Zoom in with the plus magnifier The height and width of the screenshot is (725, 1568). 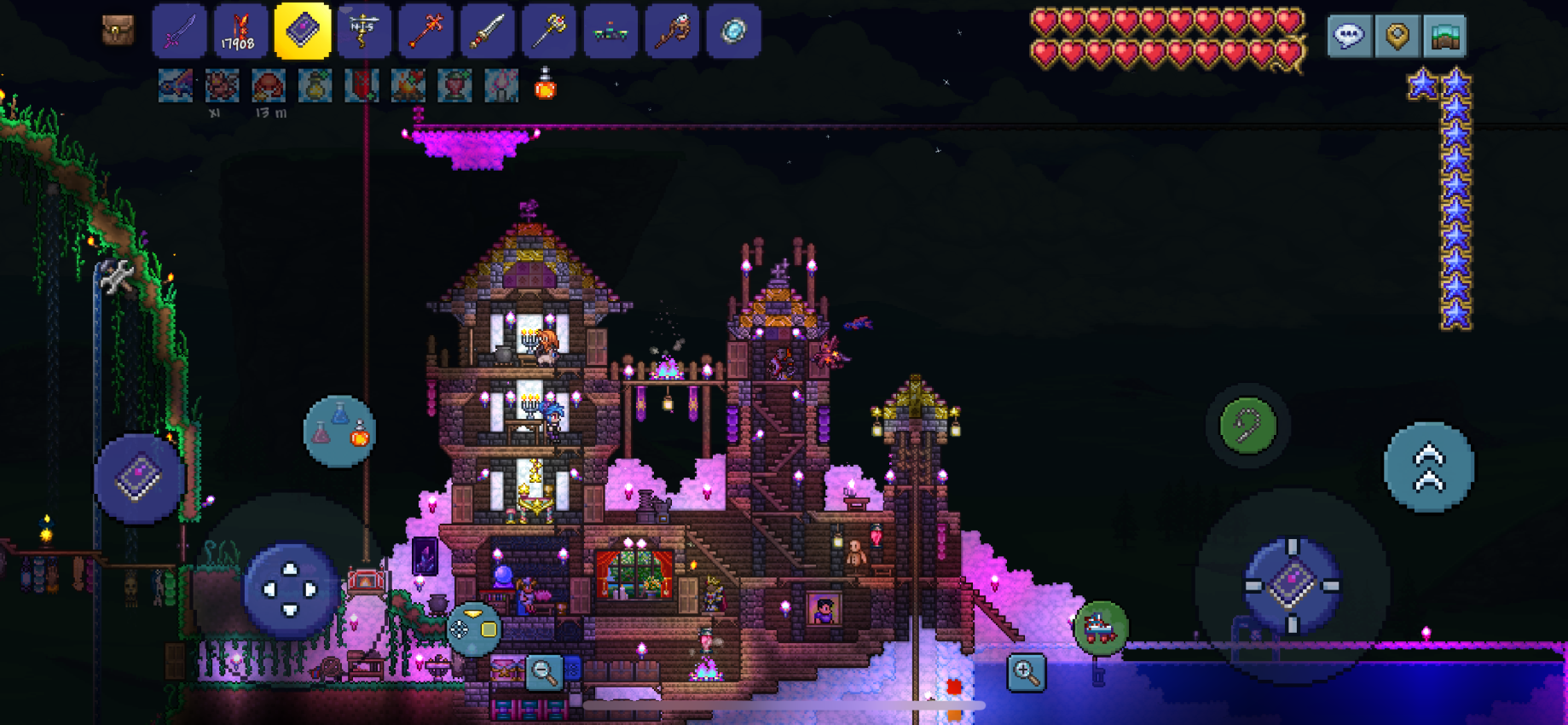tap(1026, 672)
